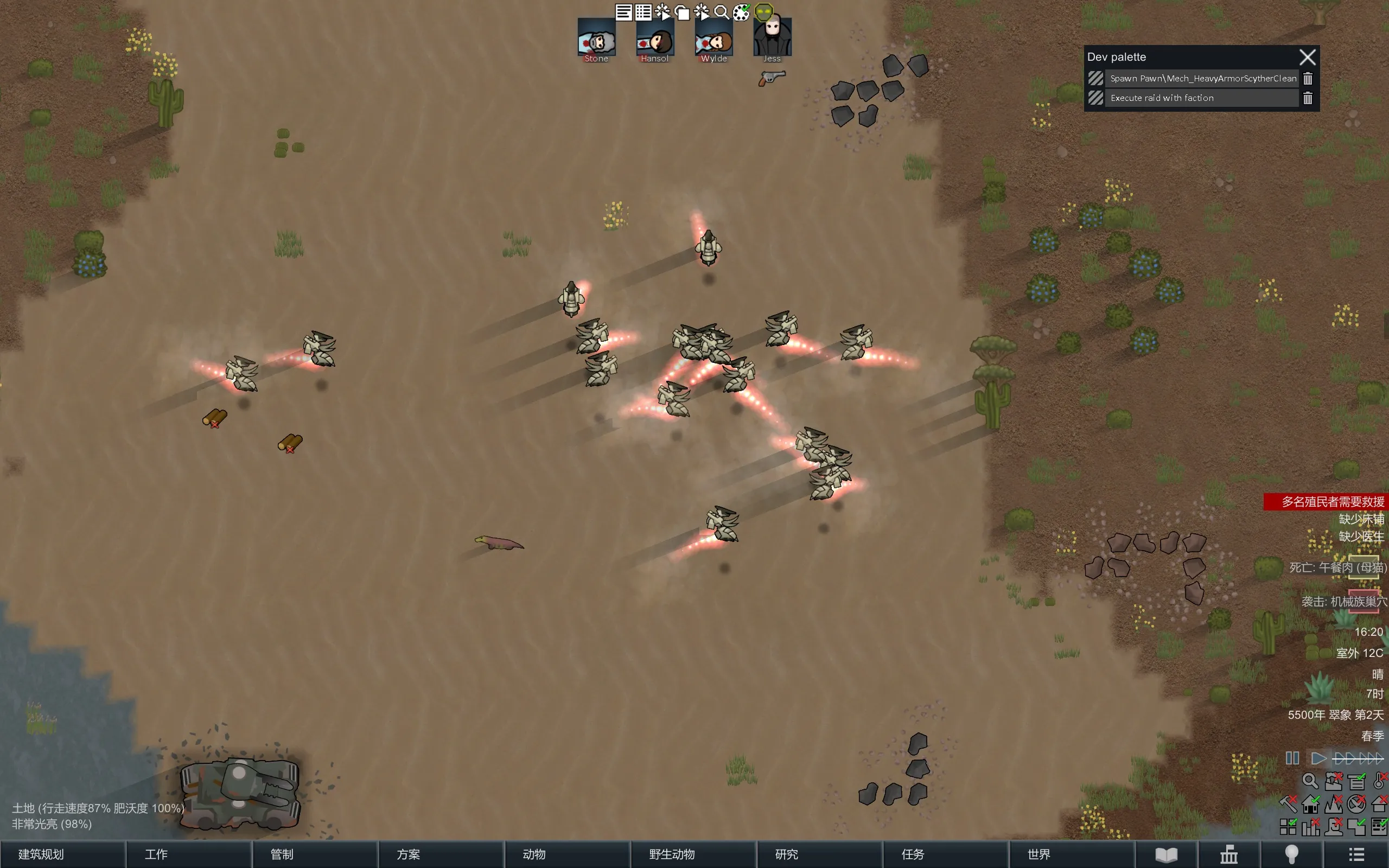Close the Dev palette window

click(x=1308, y=57)
